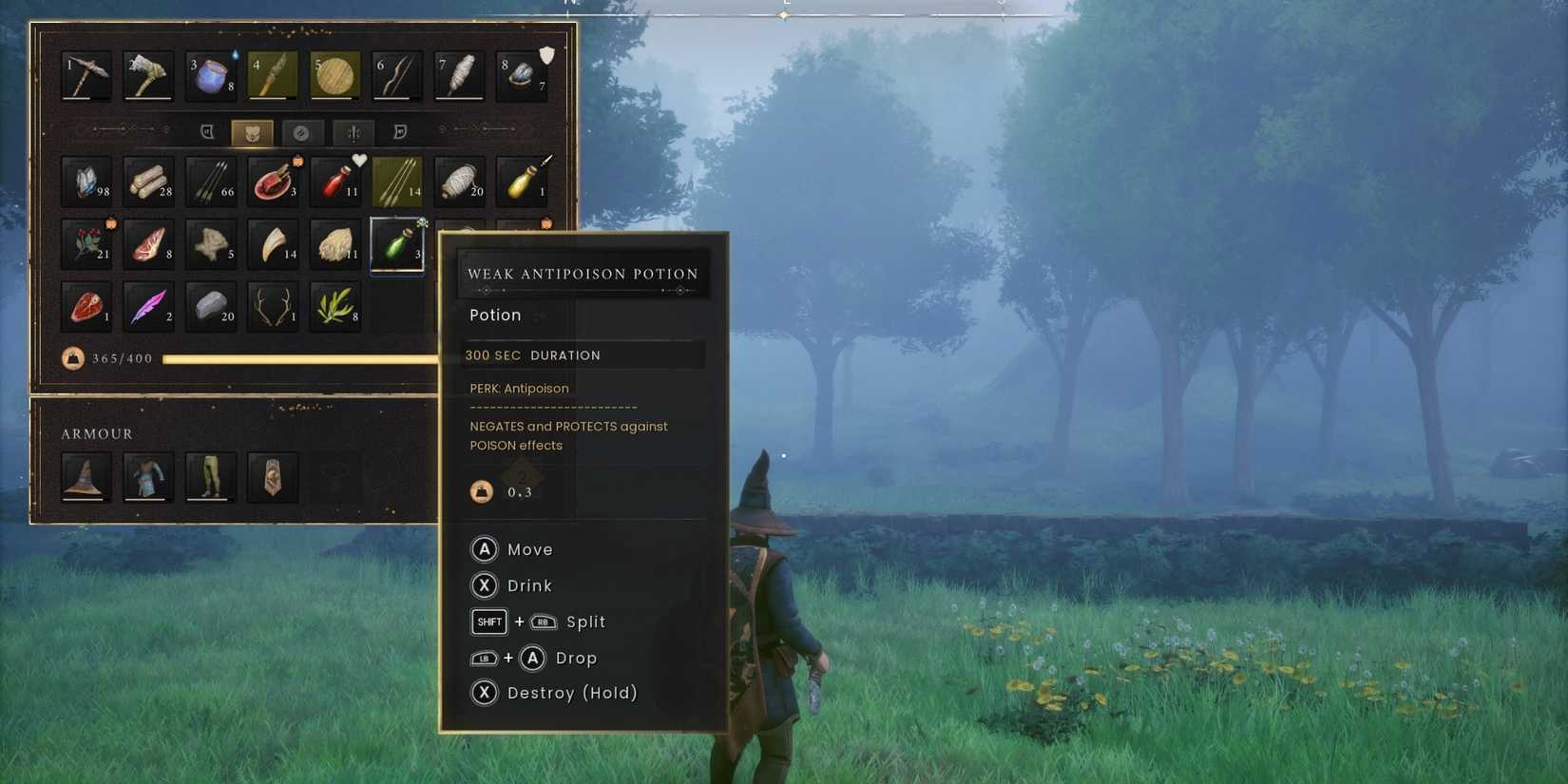Switch to the center sword filter tab

point(353,132)
